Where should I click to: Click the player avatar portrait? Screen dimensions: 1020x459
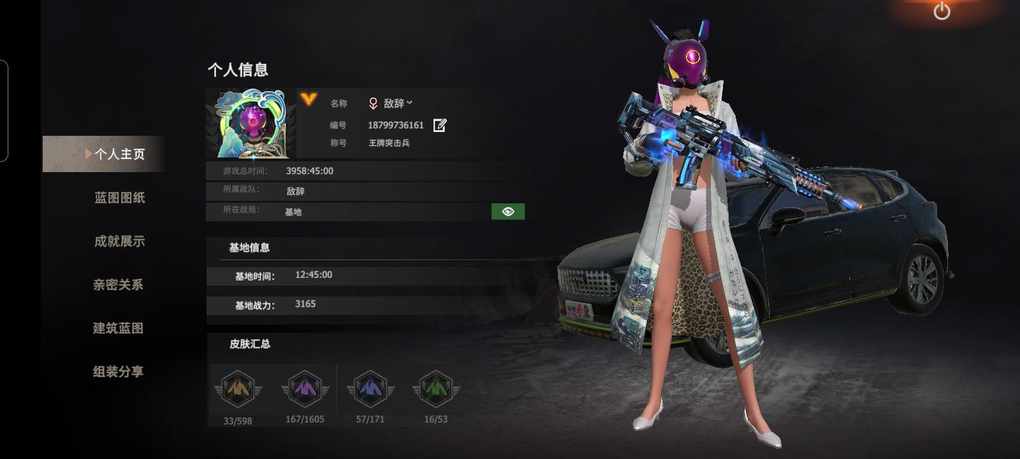[250, 123]
